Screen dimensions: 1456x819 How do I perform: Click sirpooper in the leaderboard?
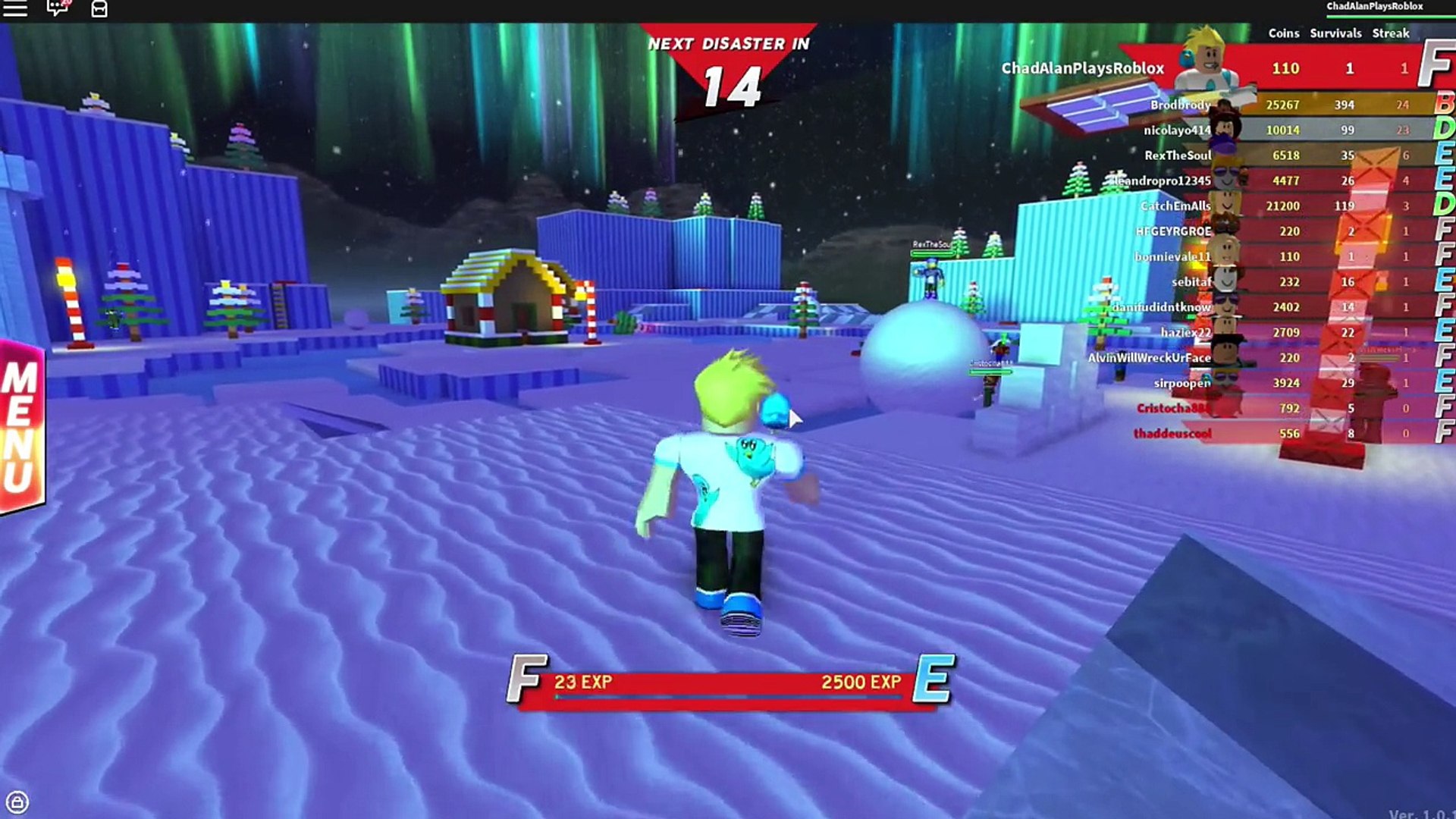(x=1182, y=383)
